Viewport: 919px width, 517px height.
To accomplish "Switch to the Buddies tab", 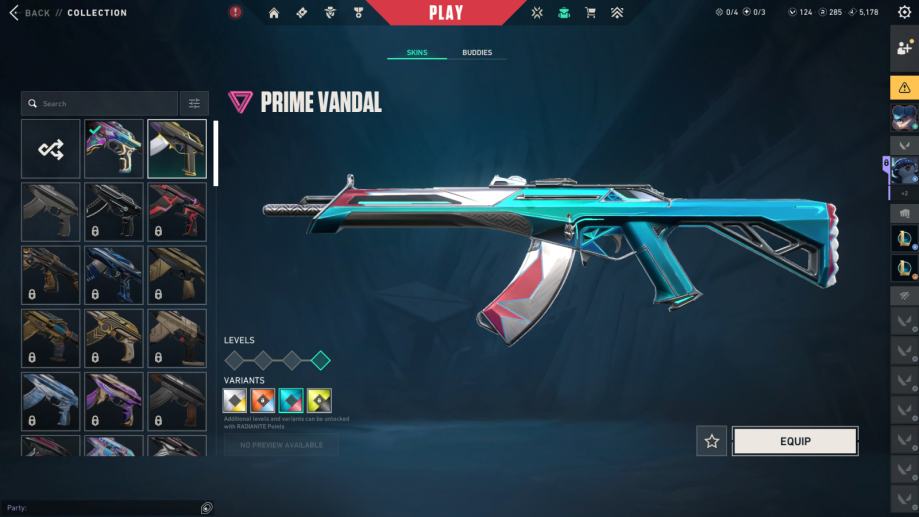I will (x=477, y=52).
